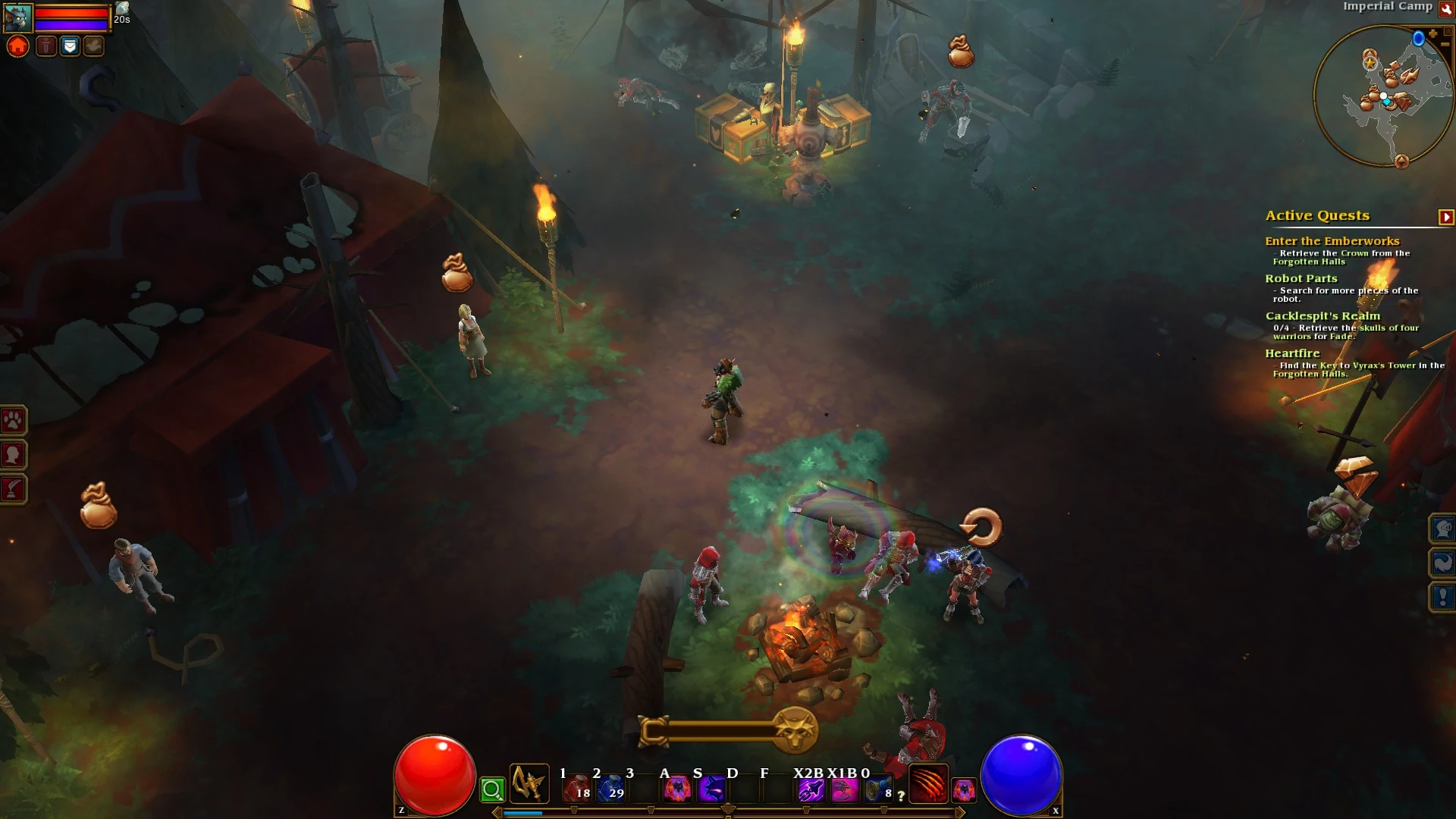Image resolution: width=1456 pixels, height=819 pixels.
Task: Drink the red health potion in slot 1
Action: coord(578,790)
